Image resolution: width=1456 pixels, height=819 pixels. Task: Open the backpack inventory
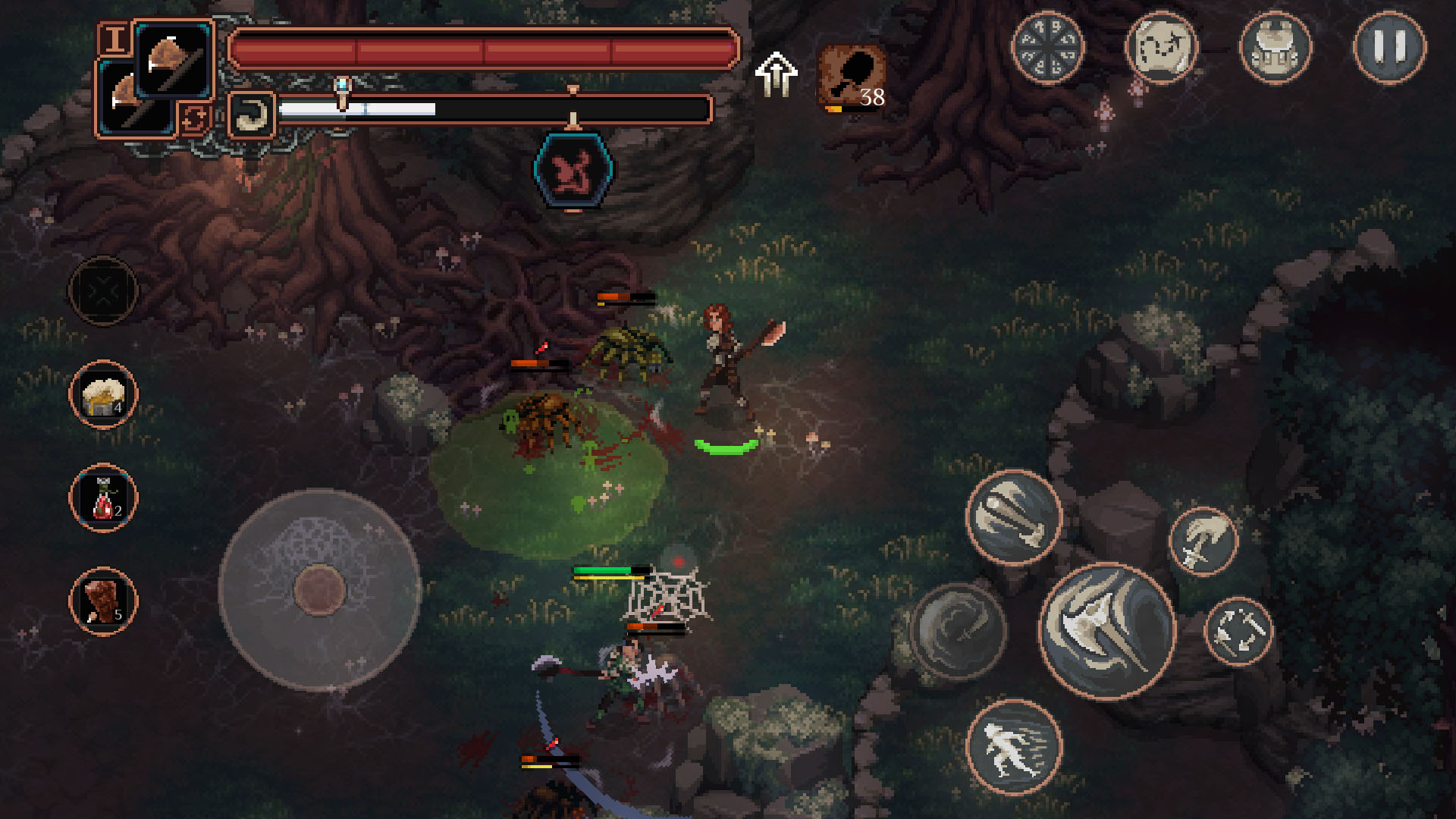pyautogui.click(x=1277, y=48)
